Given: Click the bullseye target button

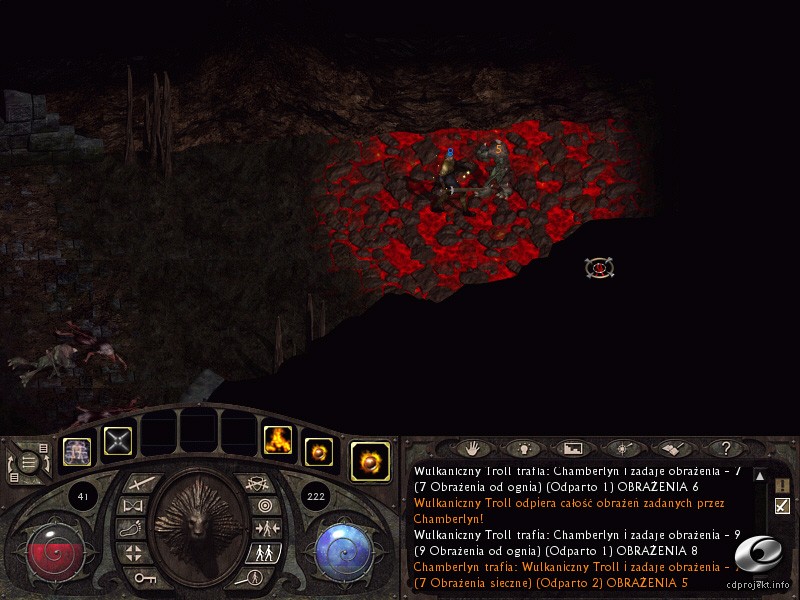Looking at the screenshot, I should pos(265,506).
